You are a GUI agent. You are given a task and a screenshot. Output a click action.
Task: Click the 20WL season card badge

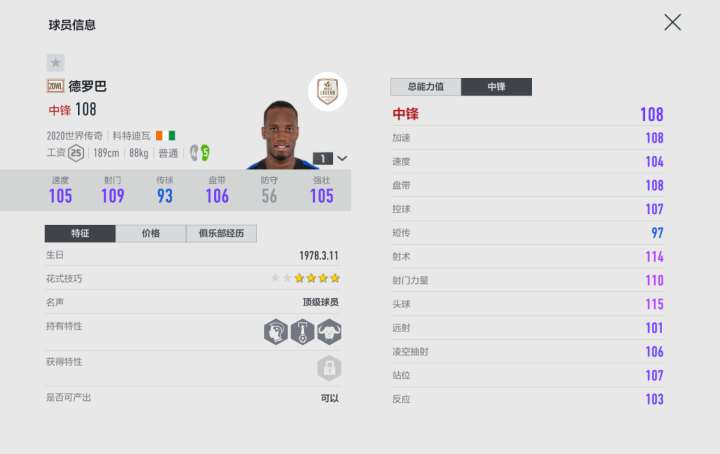(x=55, y=86)
